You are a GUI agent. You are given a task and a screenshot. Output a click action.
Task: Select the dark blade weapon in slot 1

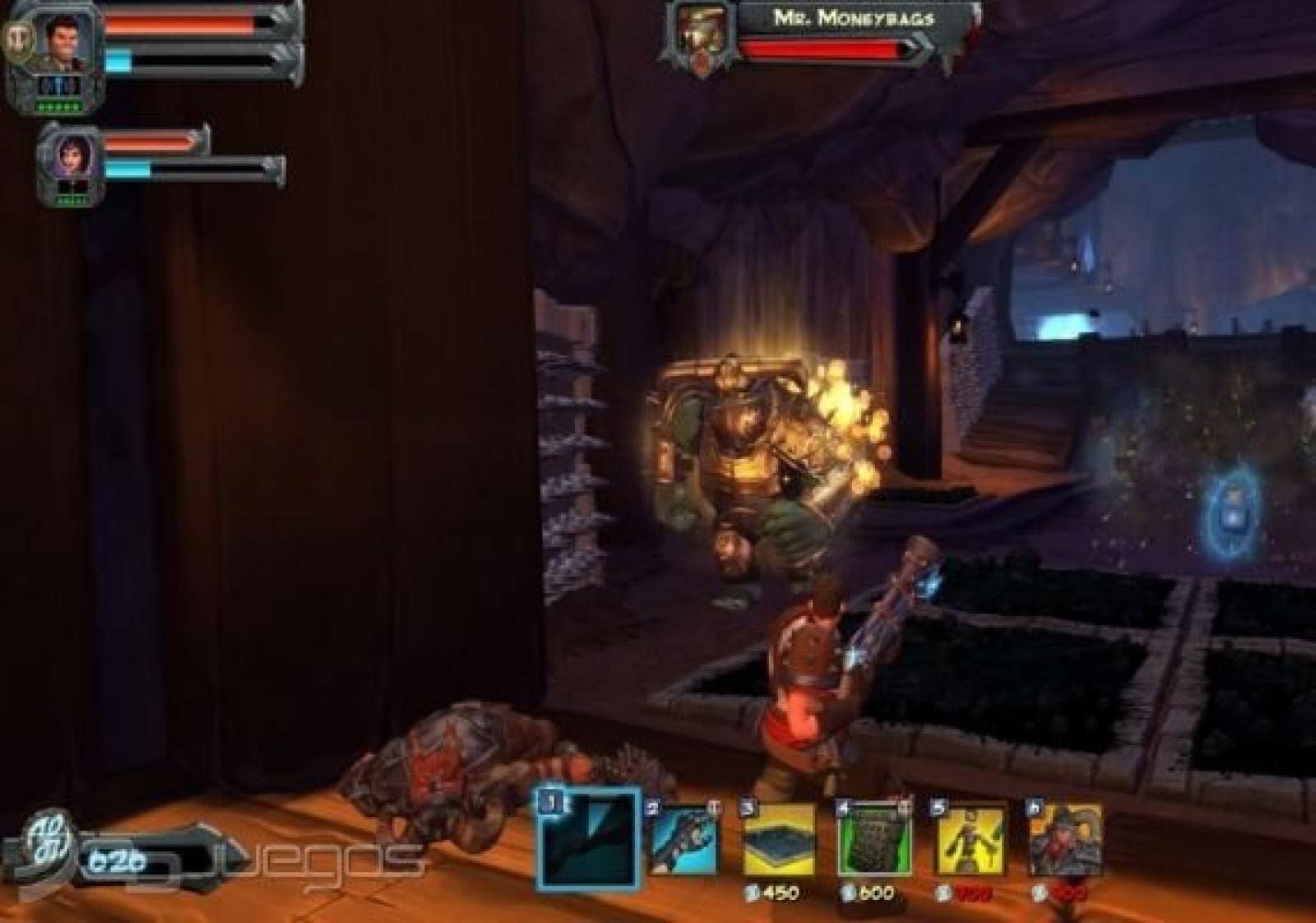click(x=588, y=839)
